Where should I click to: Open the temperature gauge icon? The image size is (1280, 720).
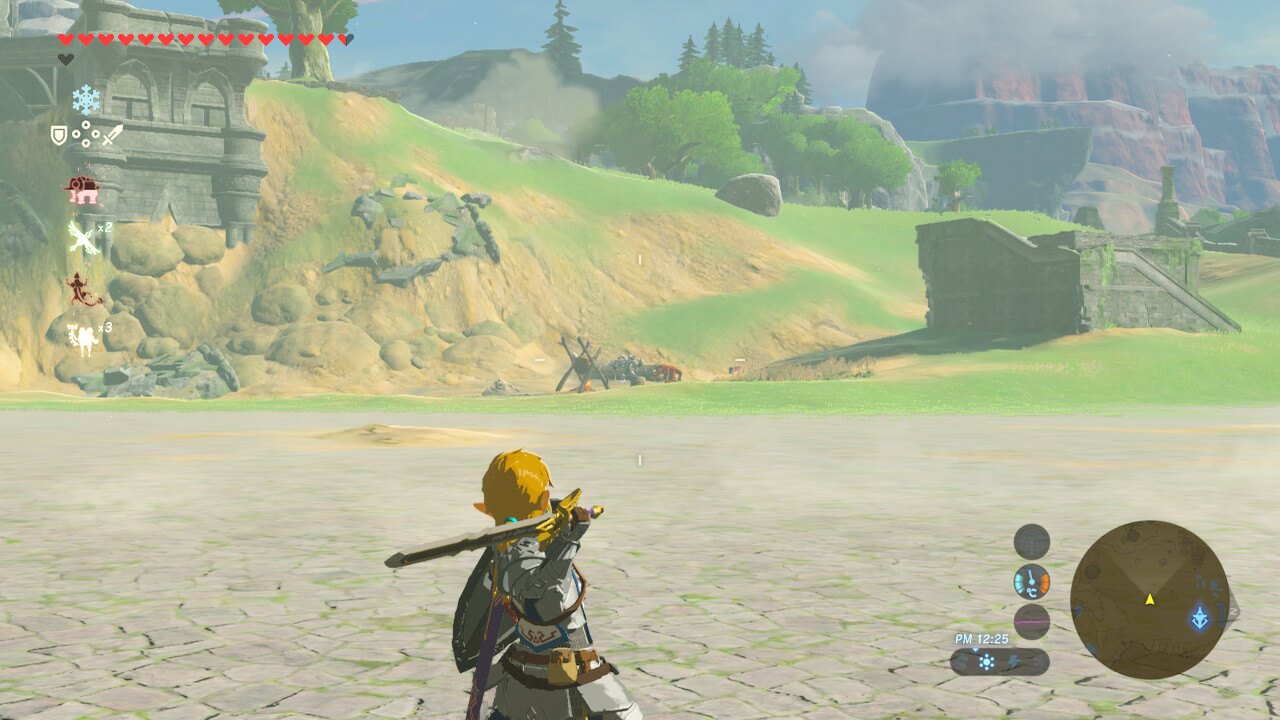point(1031,581)
